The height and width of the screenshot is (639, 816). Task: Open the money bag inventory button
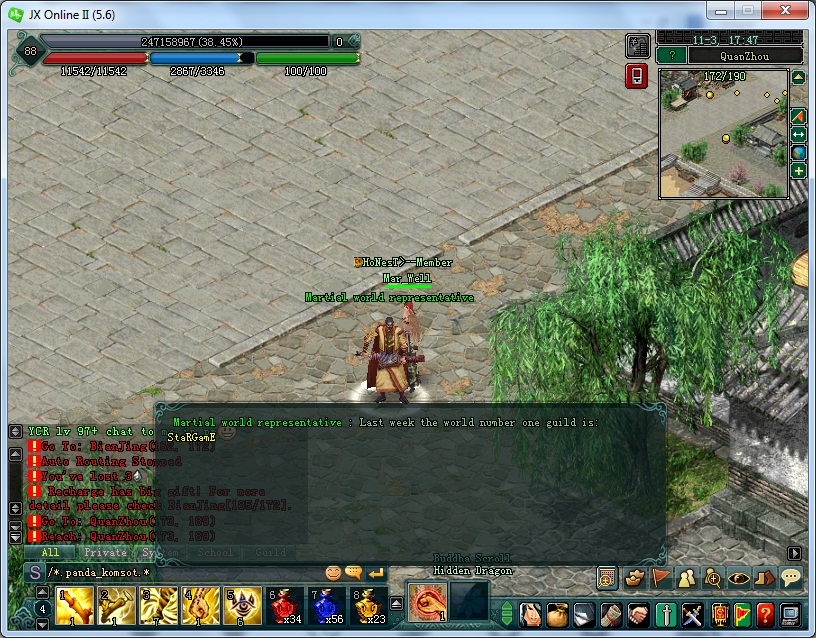tap(558, 613)
